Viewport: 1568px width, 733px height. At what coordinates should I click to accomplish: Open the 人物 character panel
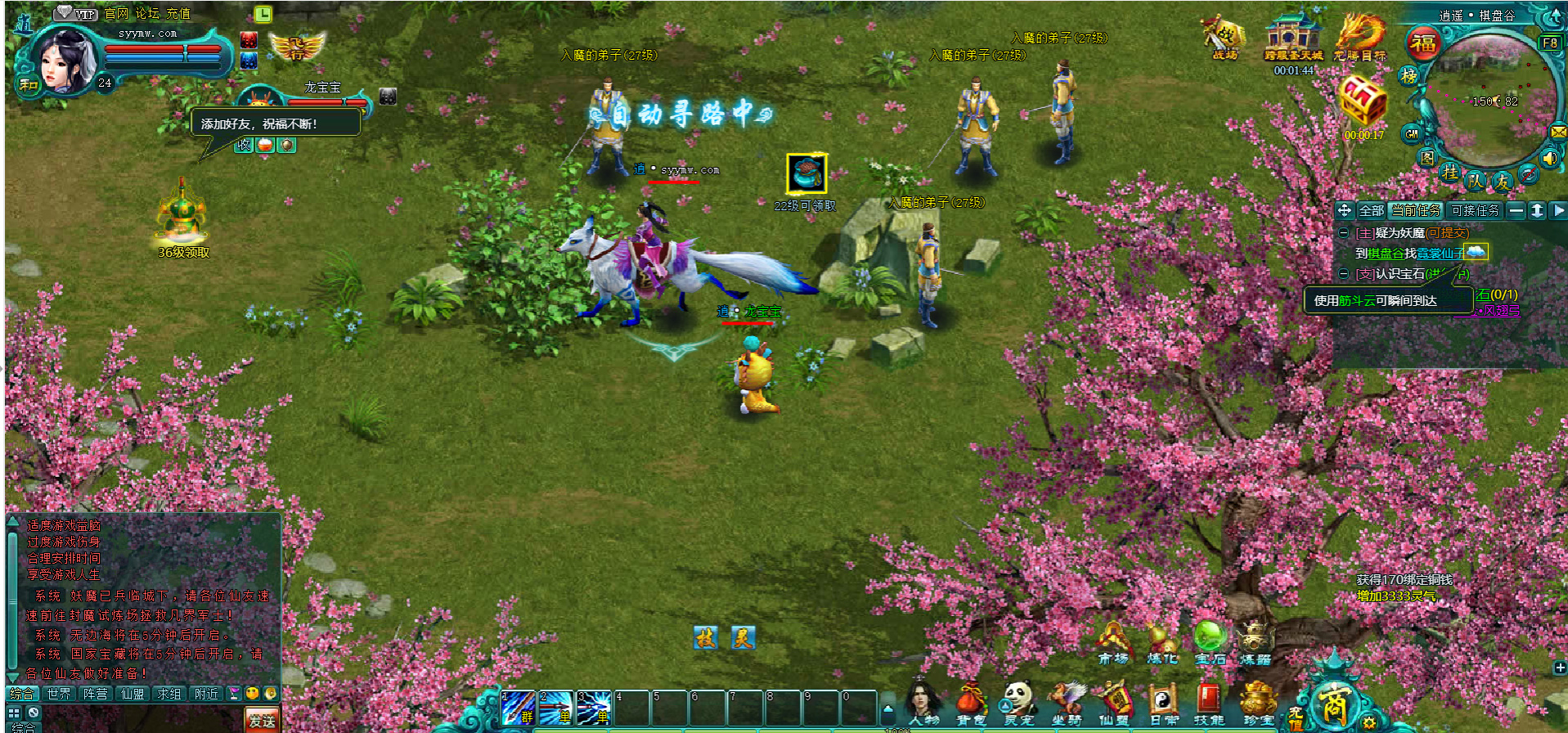923,704
